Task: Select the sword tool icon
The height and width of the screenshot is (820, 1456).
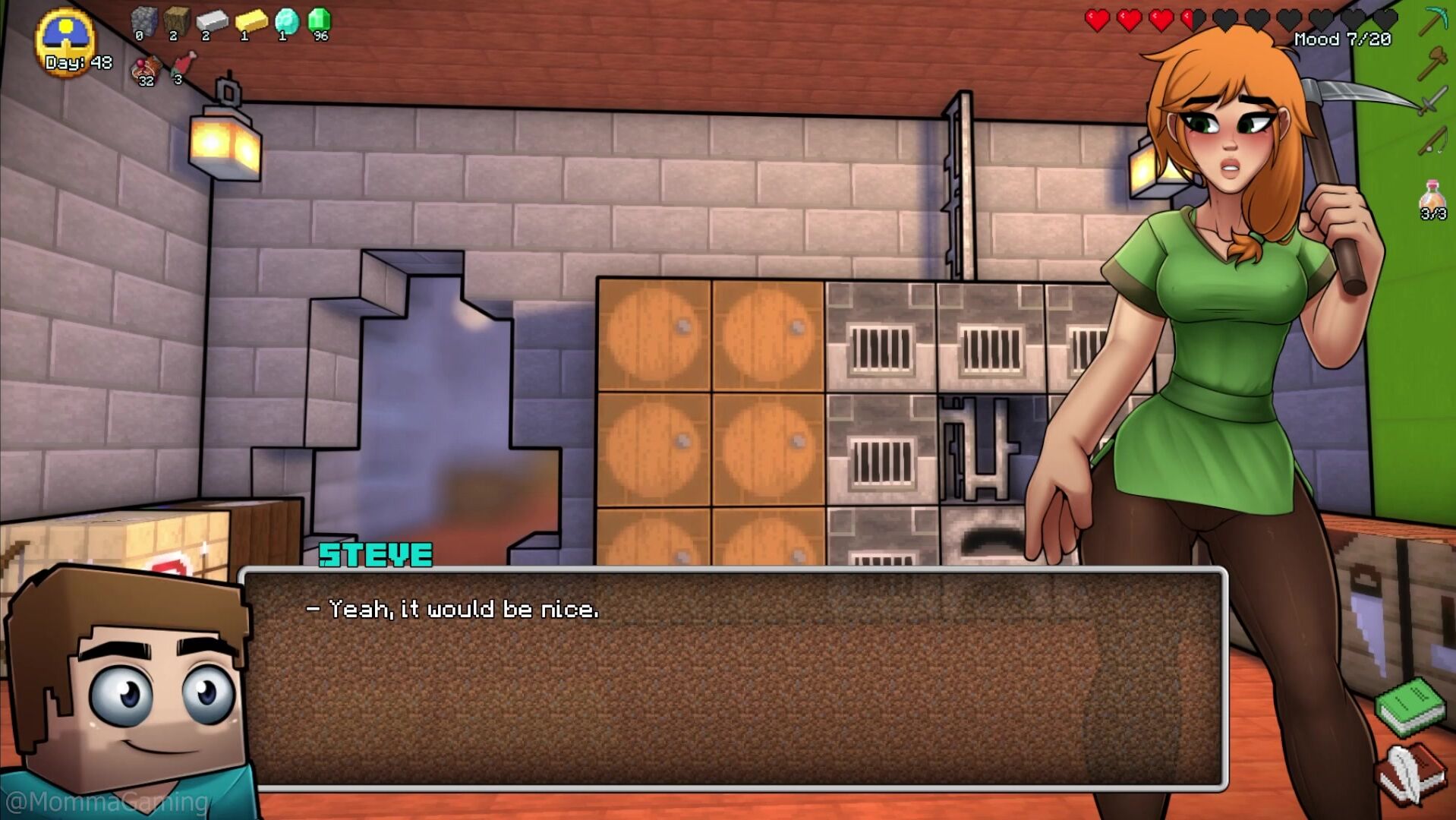Action: pos(1432,101)
